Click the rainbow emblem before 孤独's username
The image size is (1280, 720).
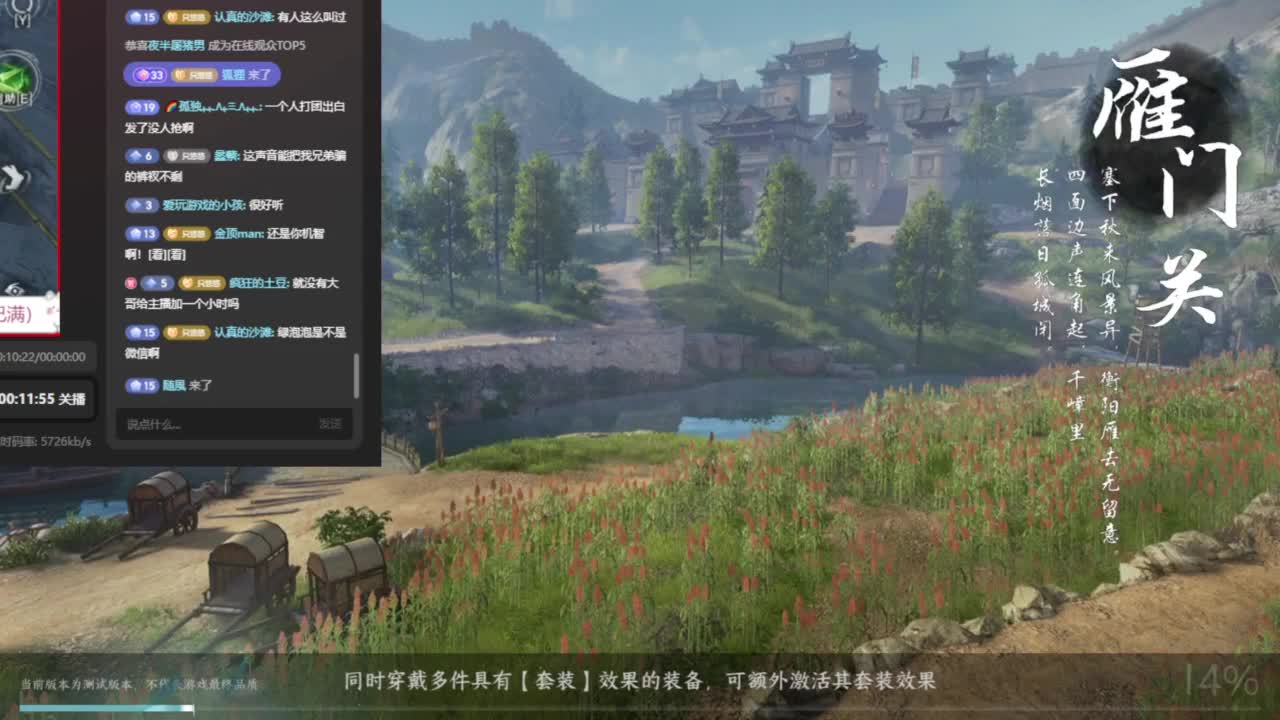(x=172, y=107)
